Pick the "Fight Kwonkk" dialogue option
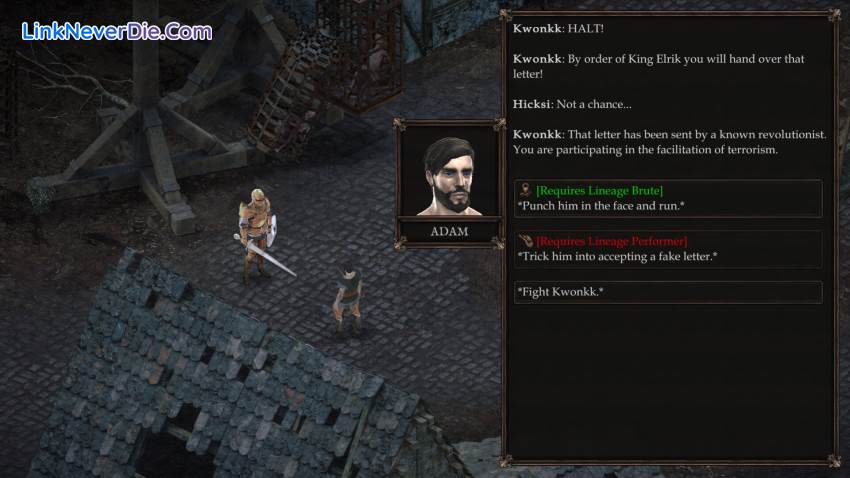 pyautogui.click(x=668, y=292)
